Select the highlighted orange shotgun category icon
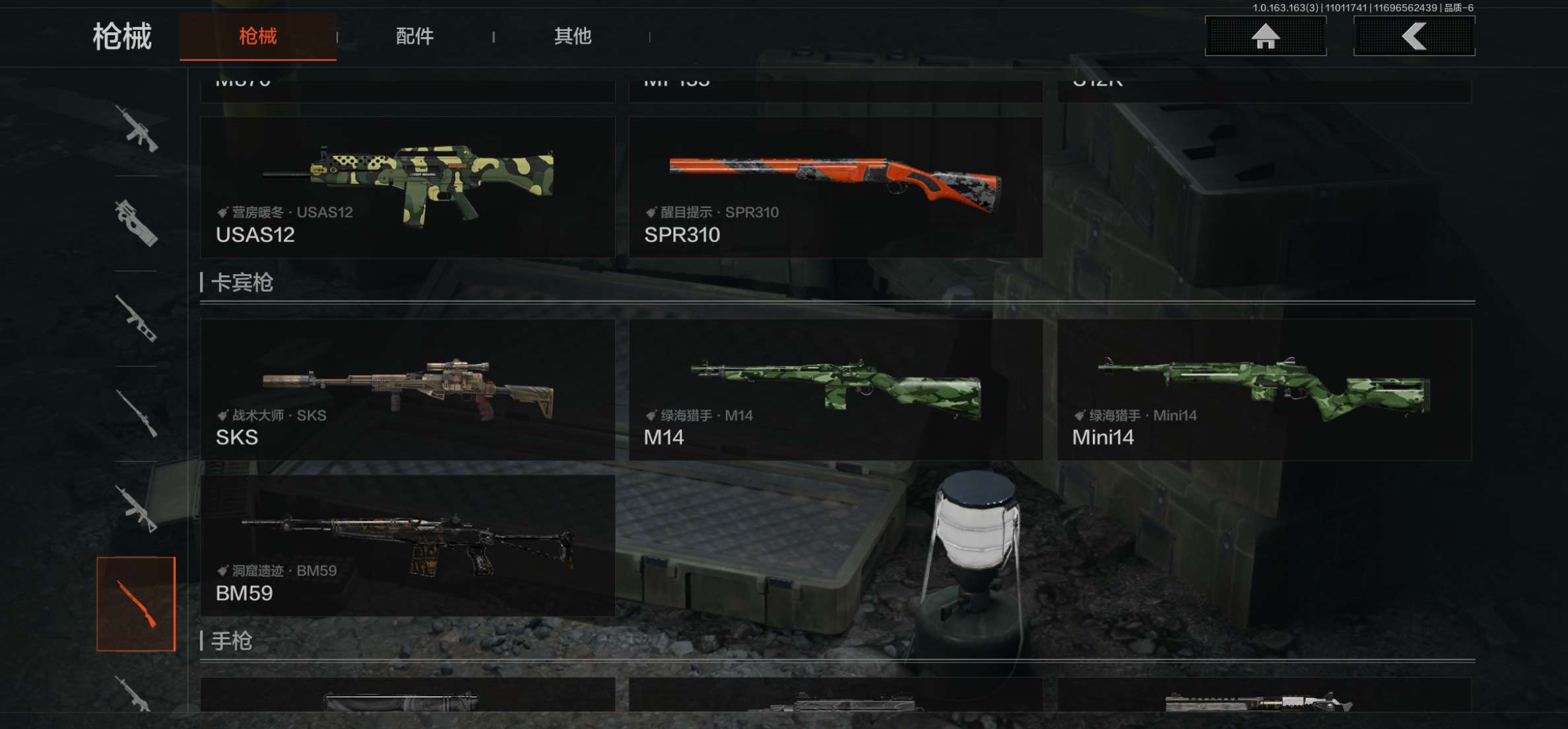This screenshot has width=1568, height=729. coord(136,604)
